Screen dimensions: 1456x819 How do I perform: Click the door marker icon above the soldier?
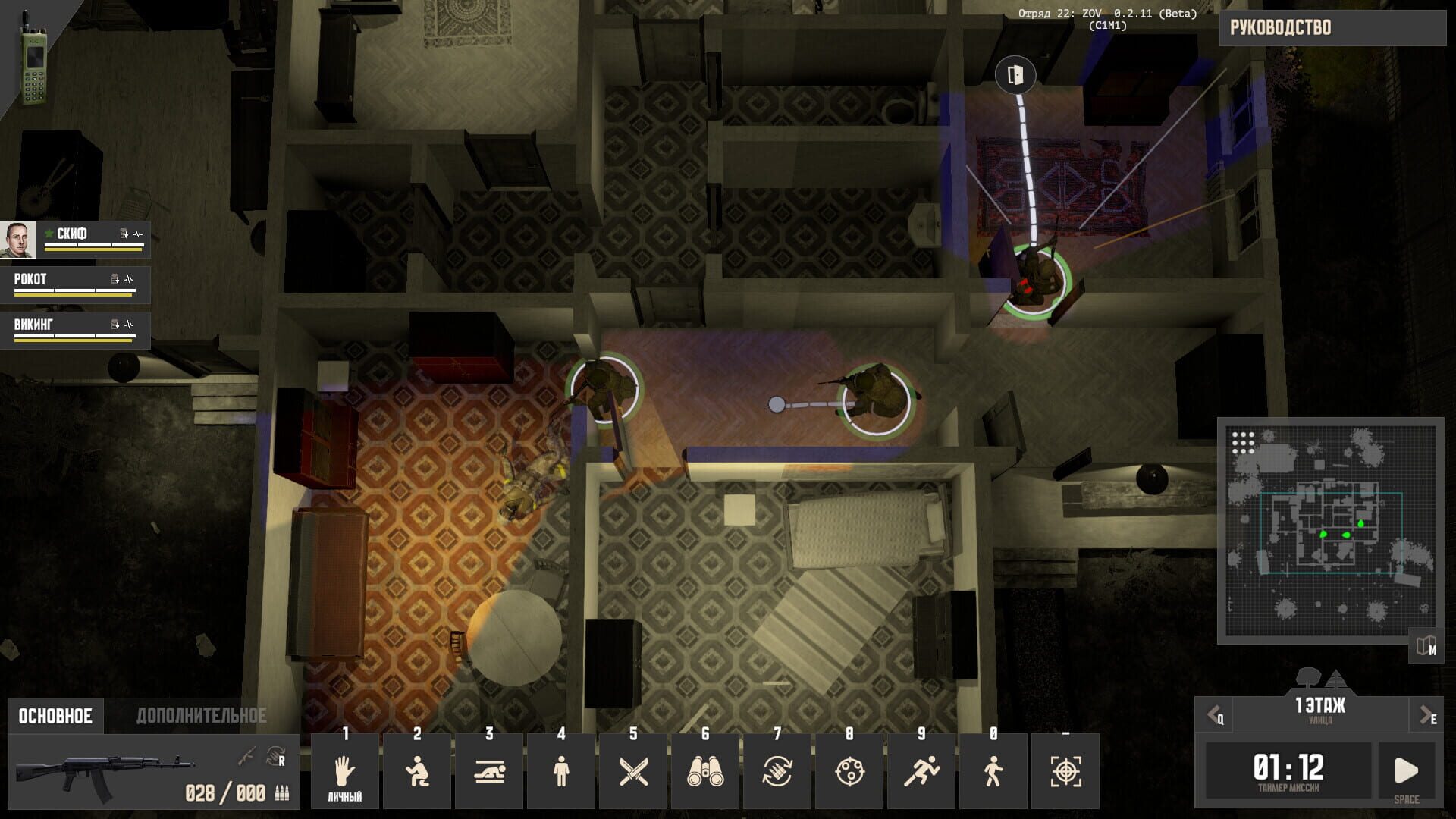pos(1015,76)
